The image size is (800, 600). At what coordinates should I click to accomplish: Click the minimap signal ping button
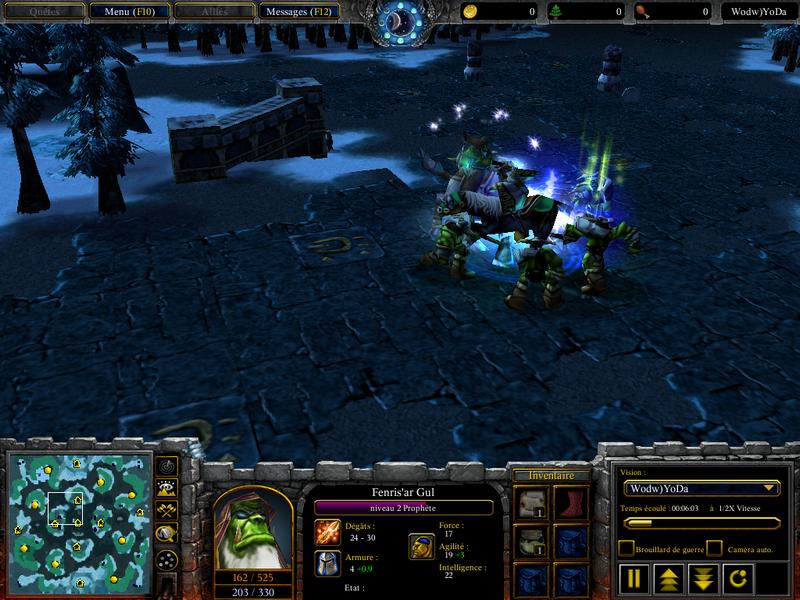click(167, 465)
